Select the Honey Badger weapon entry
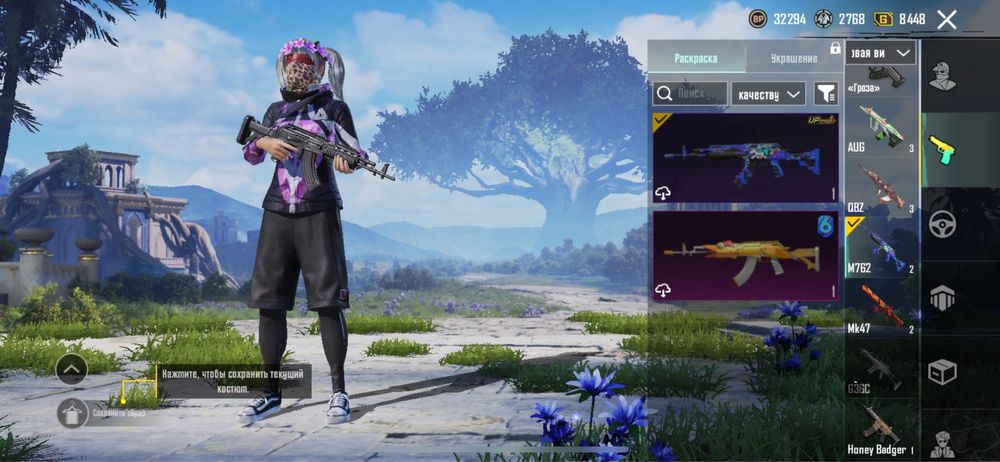This screenshot has height=462, width=1000. coord(881,430)
